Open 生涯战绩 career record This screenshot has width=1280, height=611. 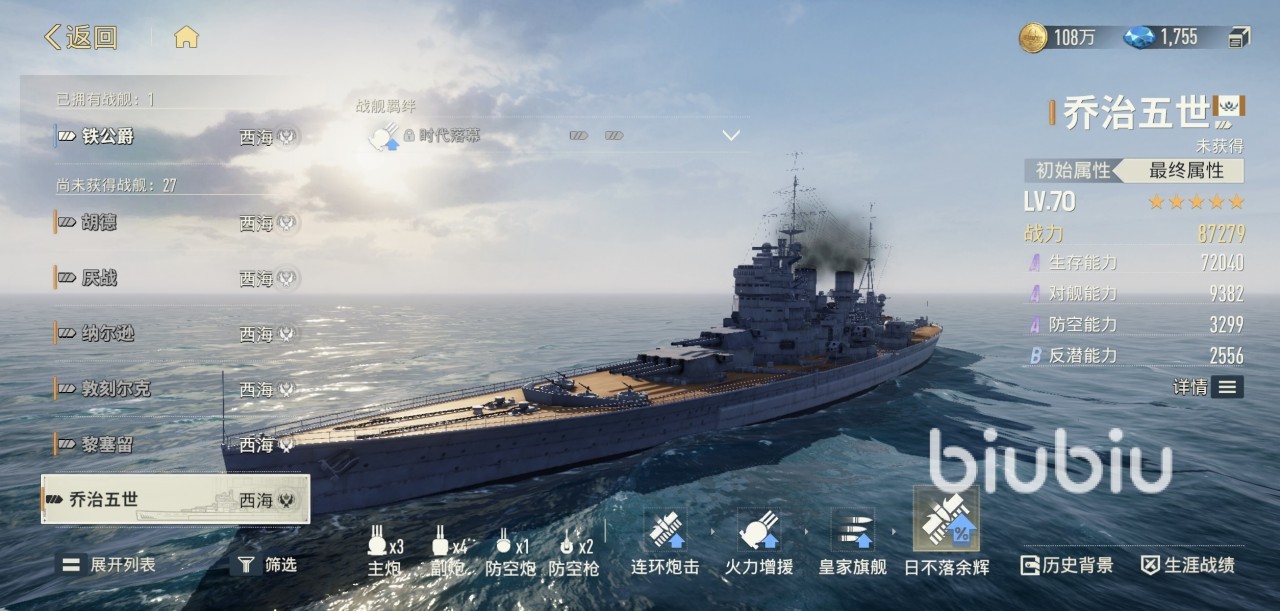click(x=1188, y=565)
